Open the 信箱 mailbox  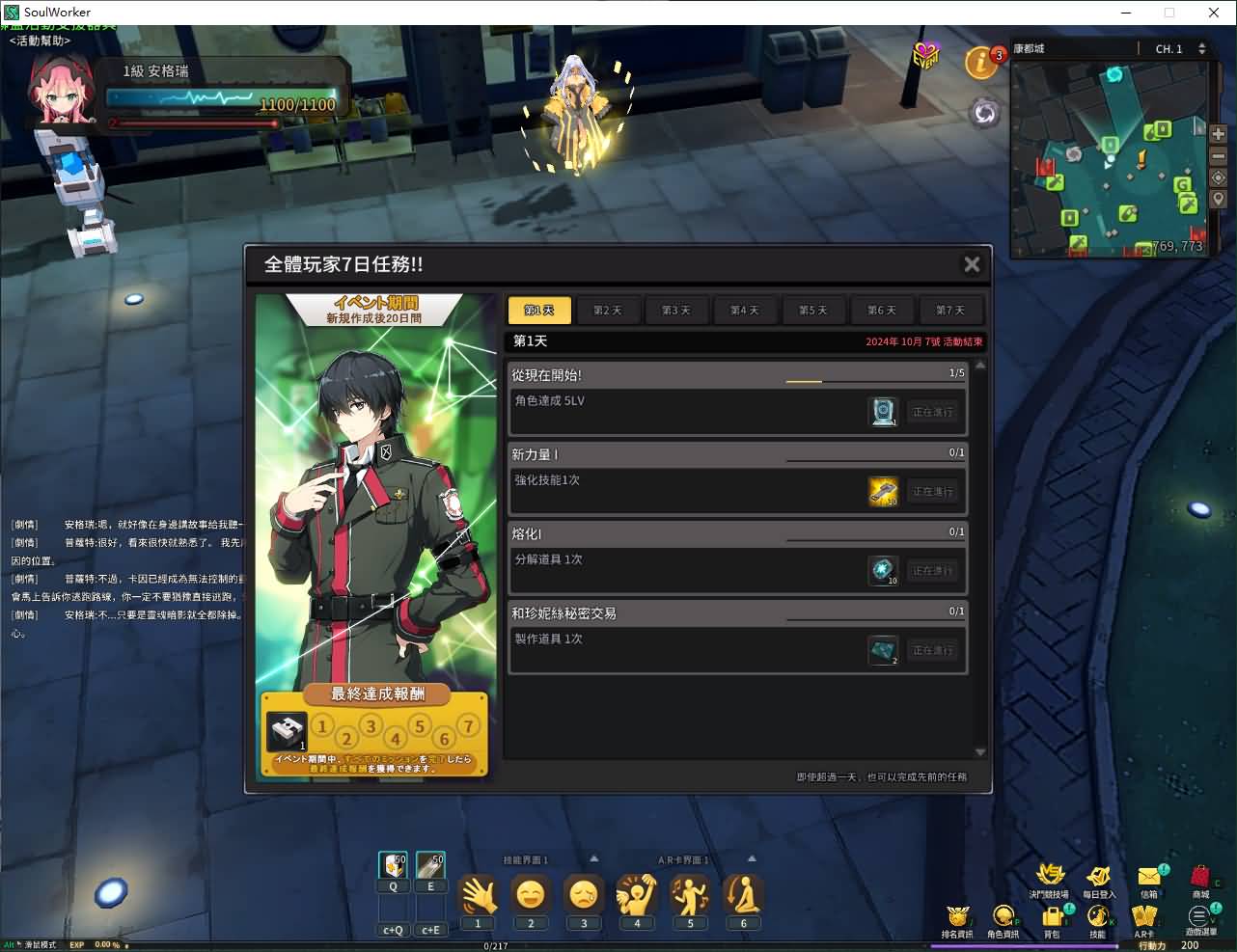(1149, 878)
